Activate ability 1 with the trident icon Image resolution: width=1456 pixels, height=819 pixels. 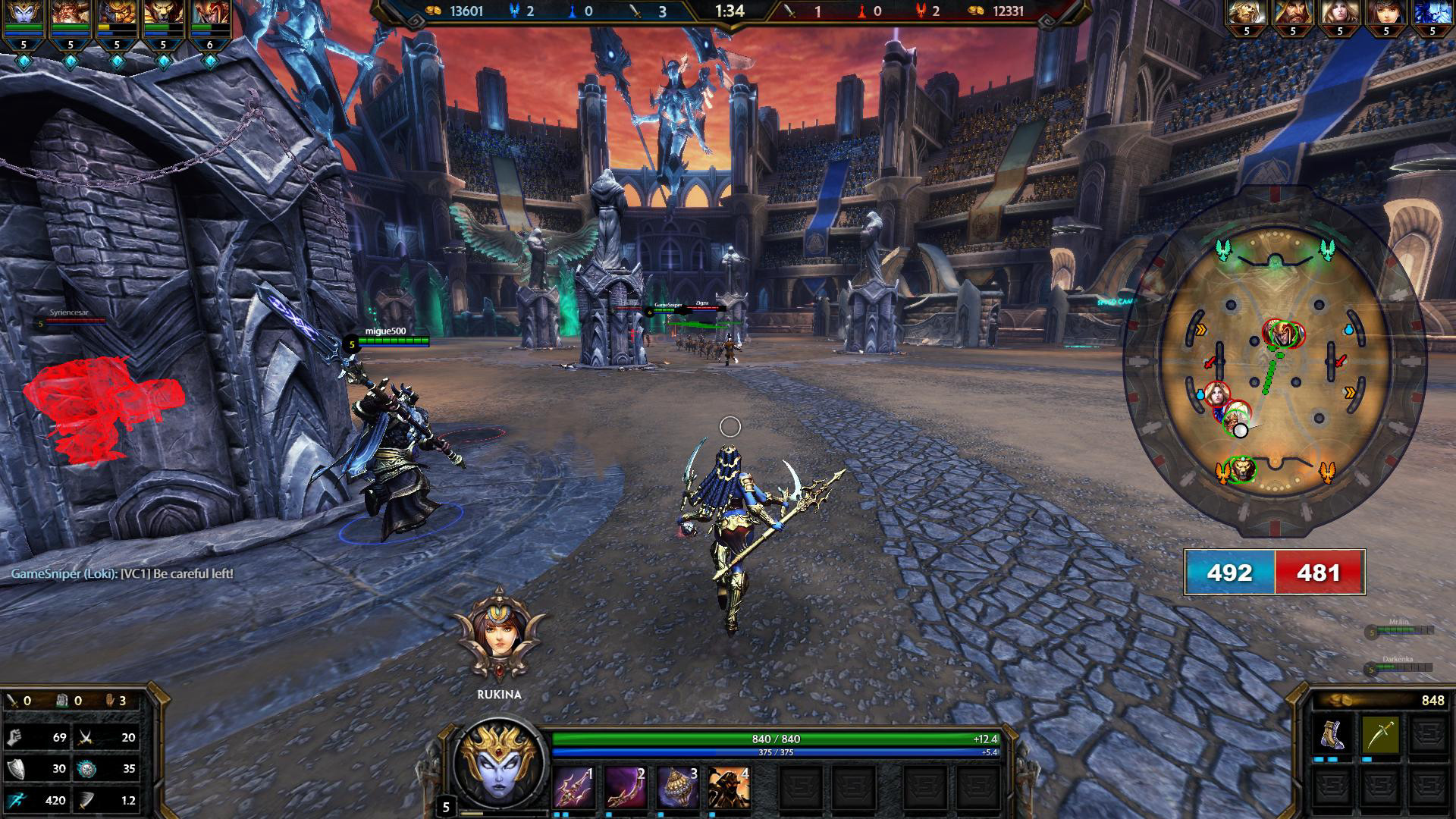pos(573,787)
